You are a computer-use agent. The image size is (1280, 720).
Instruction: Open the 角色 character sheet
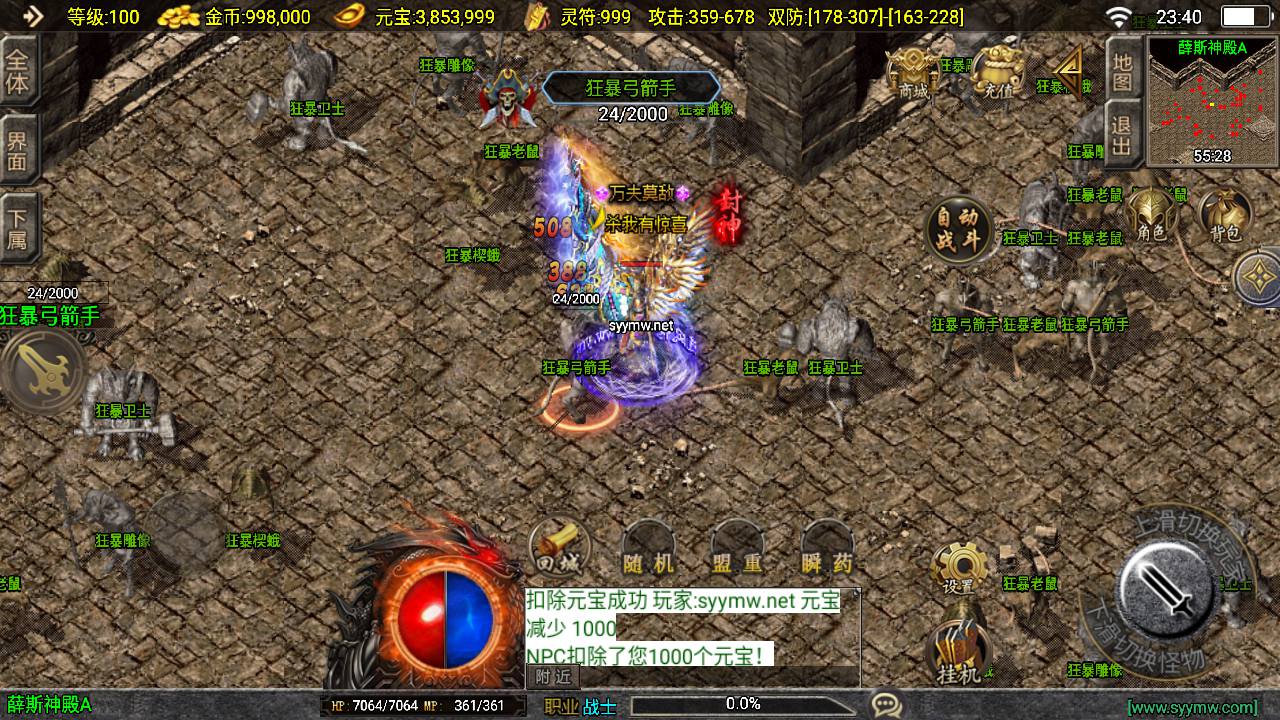pyautogui.click(x=1151, y=216)
